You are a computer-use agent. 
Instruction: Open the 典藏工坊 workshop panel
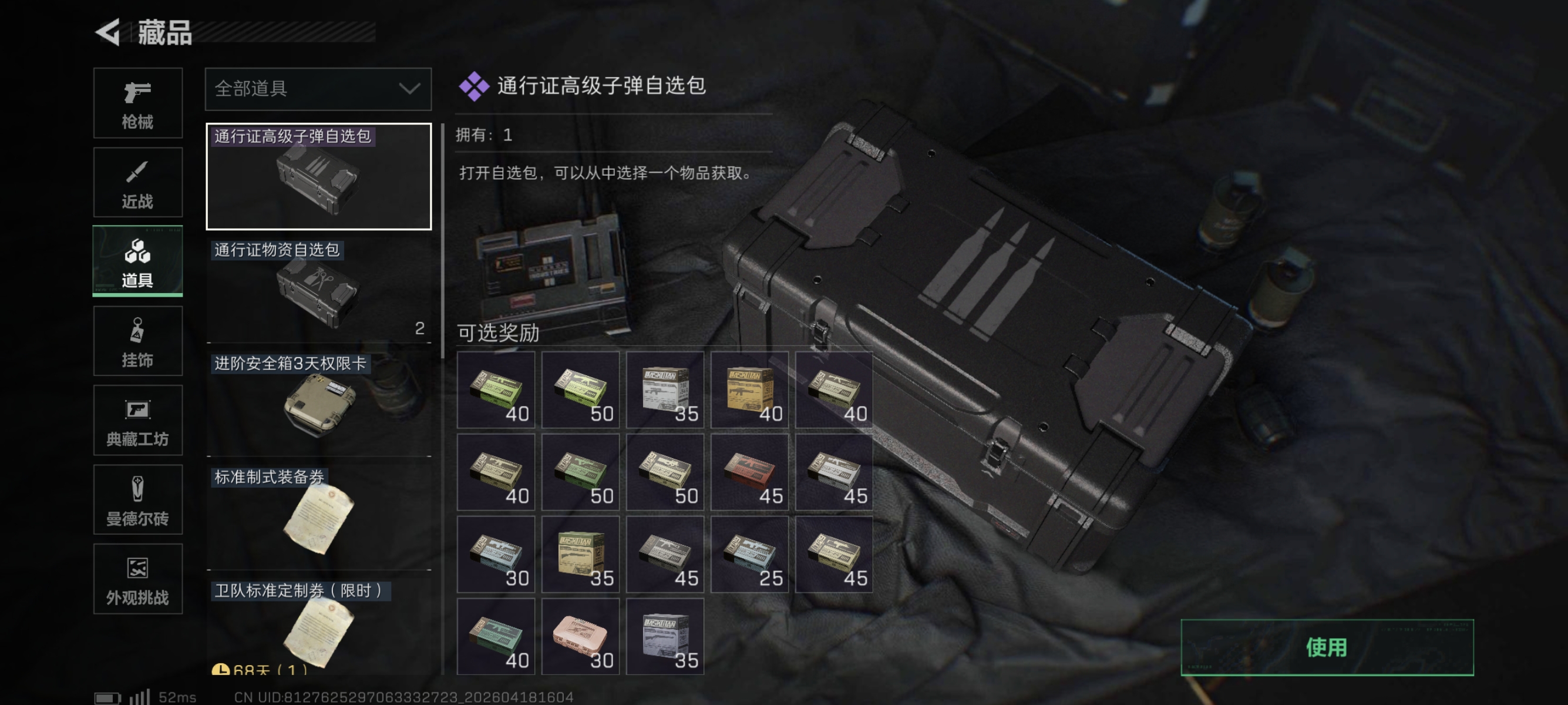tap(138, 421)
